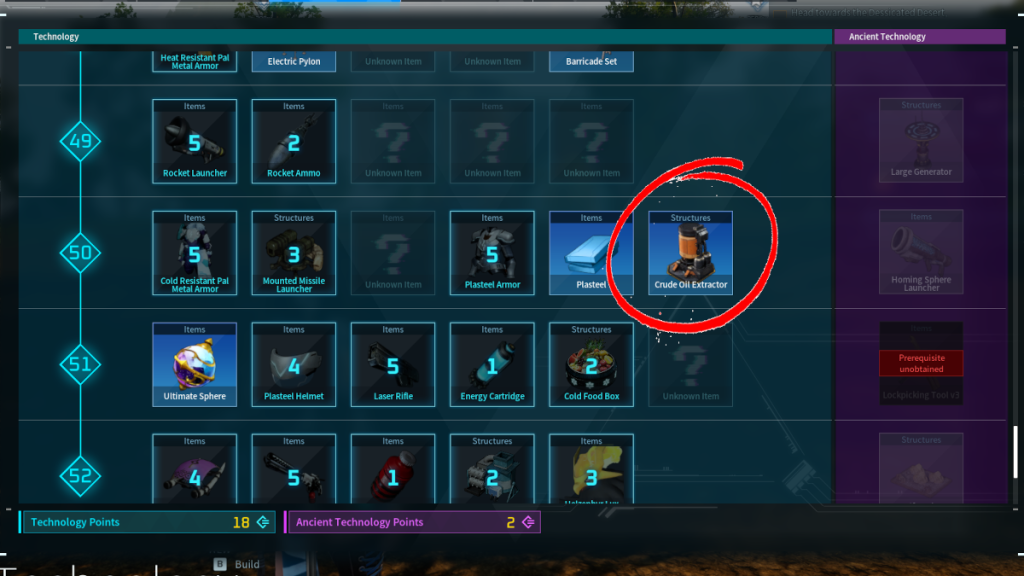Choose the Cold Food Box structure
This screenshot has height=576, width=1024.
pyautogui.click(x=591, y=364)
